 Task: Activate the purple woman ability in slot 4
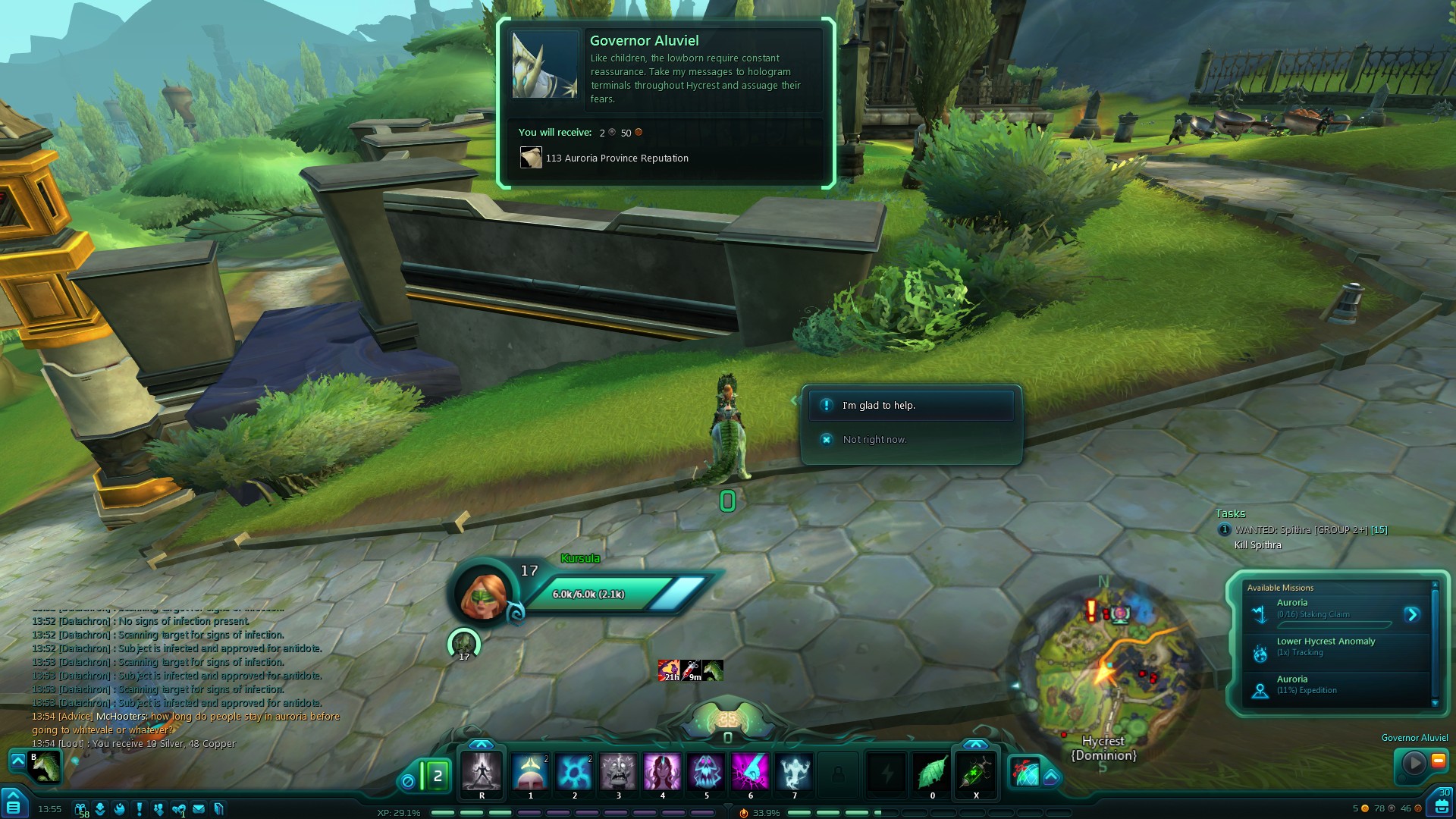(662, 772)
